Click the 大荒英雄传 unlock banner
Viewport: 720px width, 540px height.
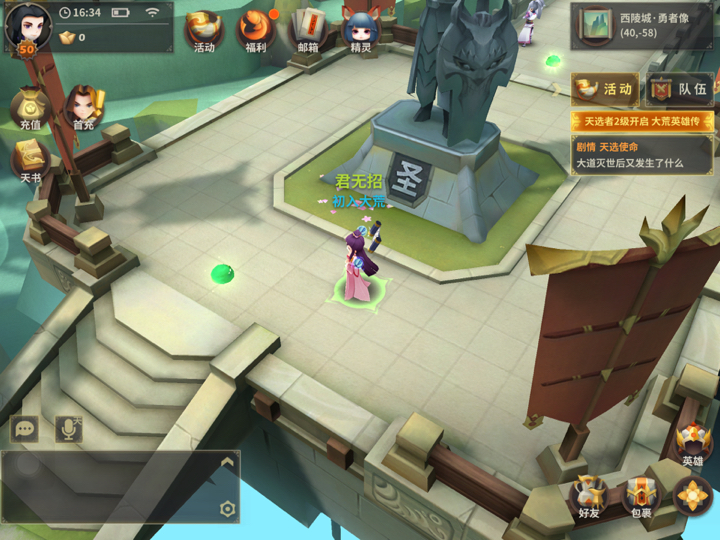tap(641, 121)
